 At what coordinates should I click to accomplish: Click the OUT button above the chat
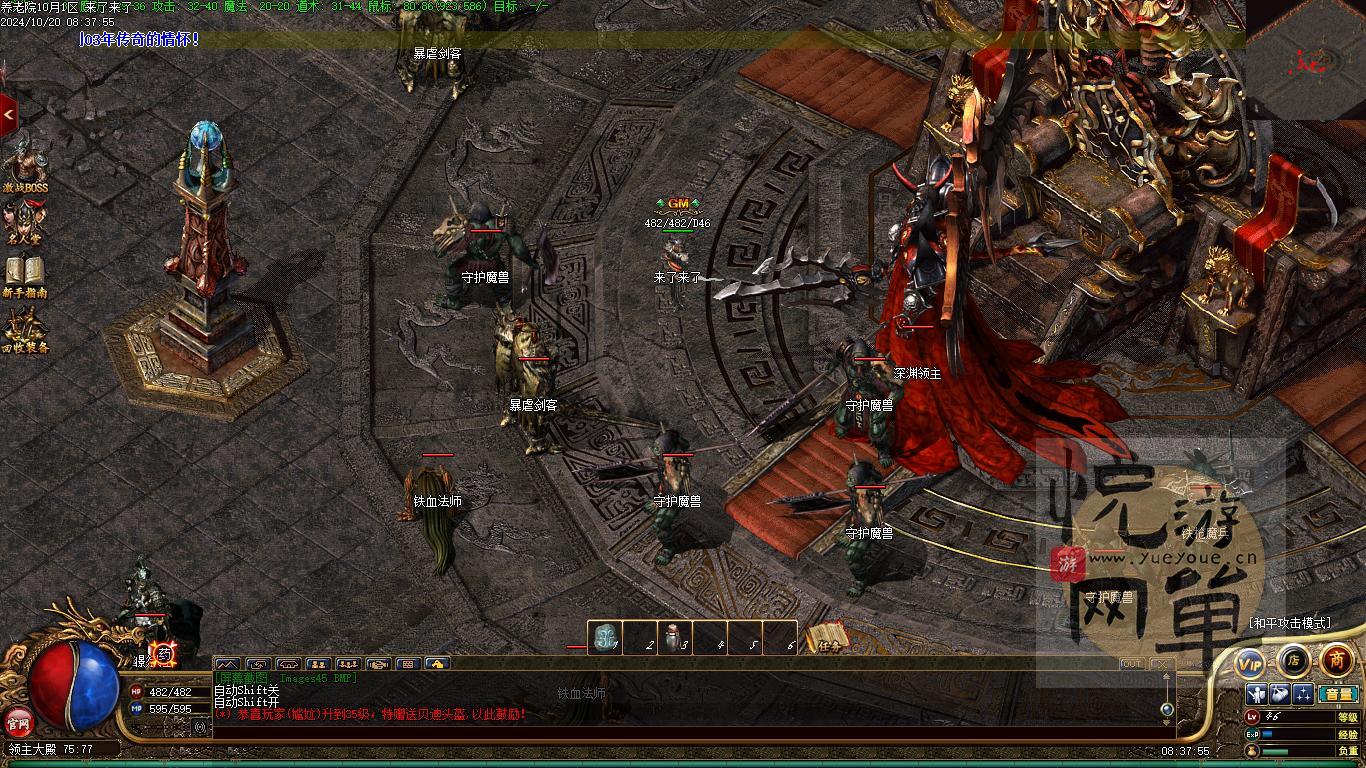(x=1132, y=664)
